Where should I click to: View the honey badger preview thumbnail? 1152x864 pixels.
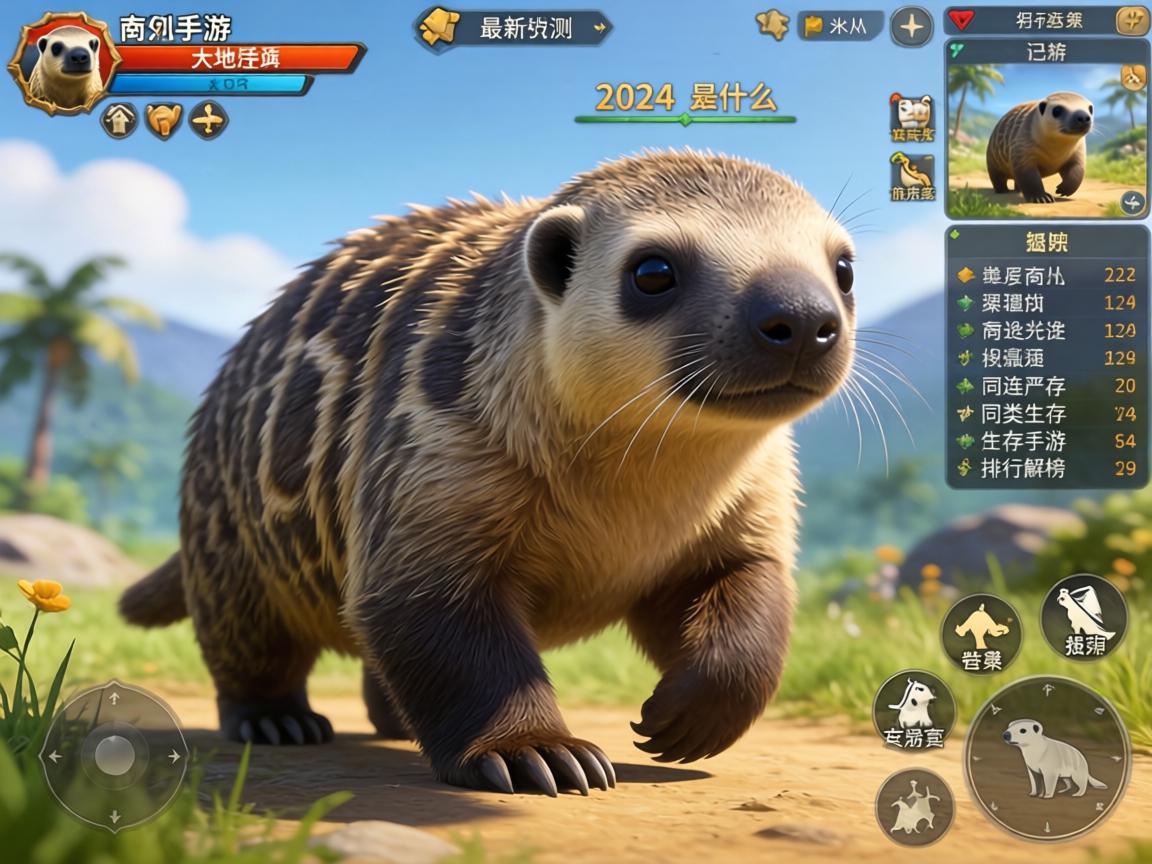coord(1046,140)
